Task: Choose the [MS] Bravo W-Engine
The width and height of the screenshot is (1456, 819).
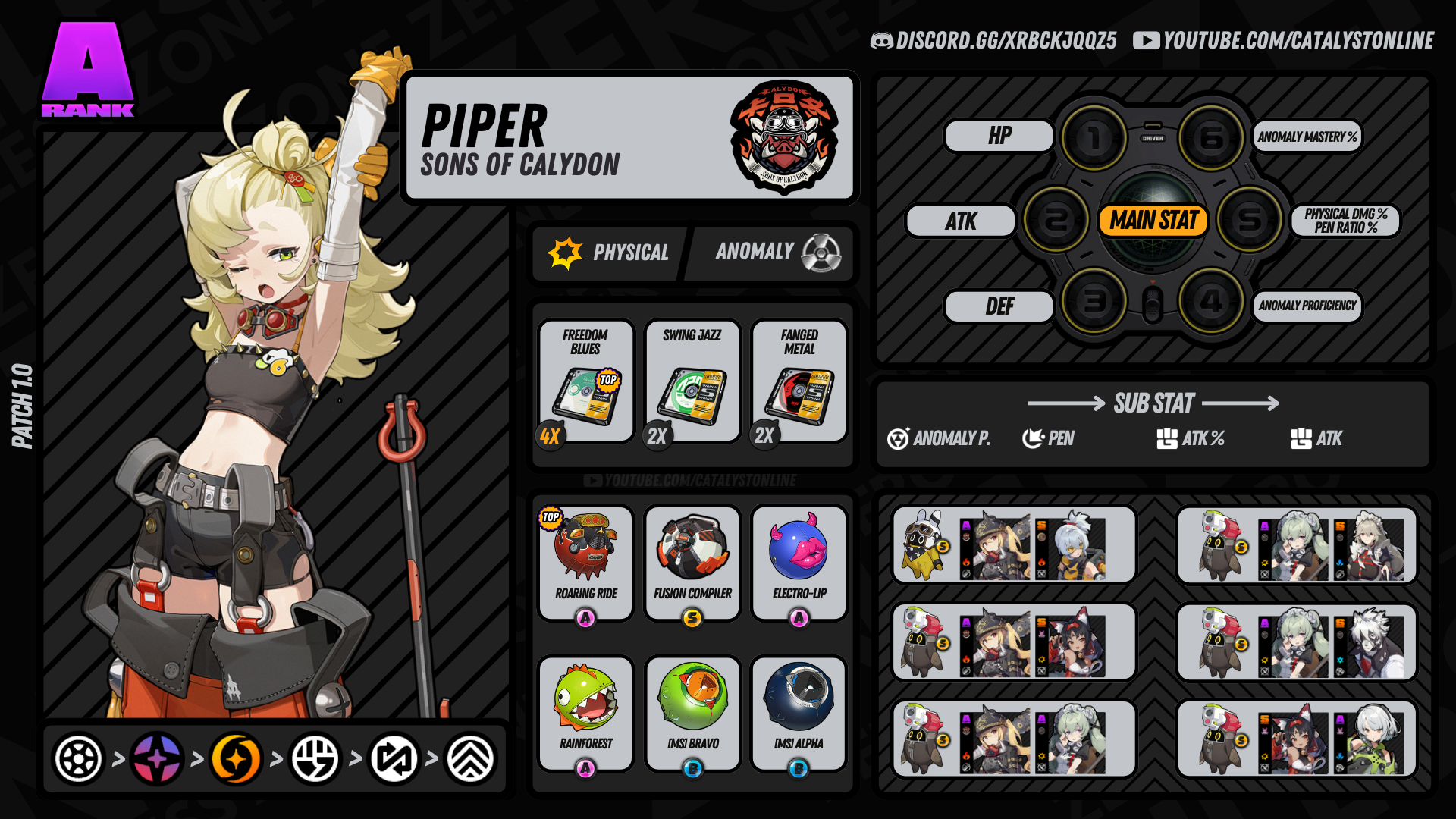Action: 692,713
